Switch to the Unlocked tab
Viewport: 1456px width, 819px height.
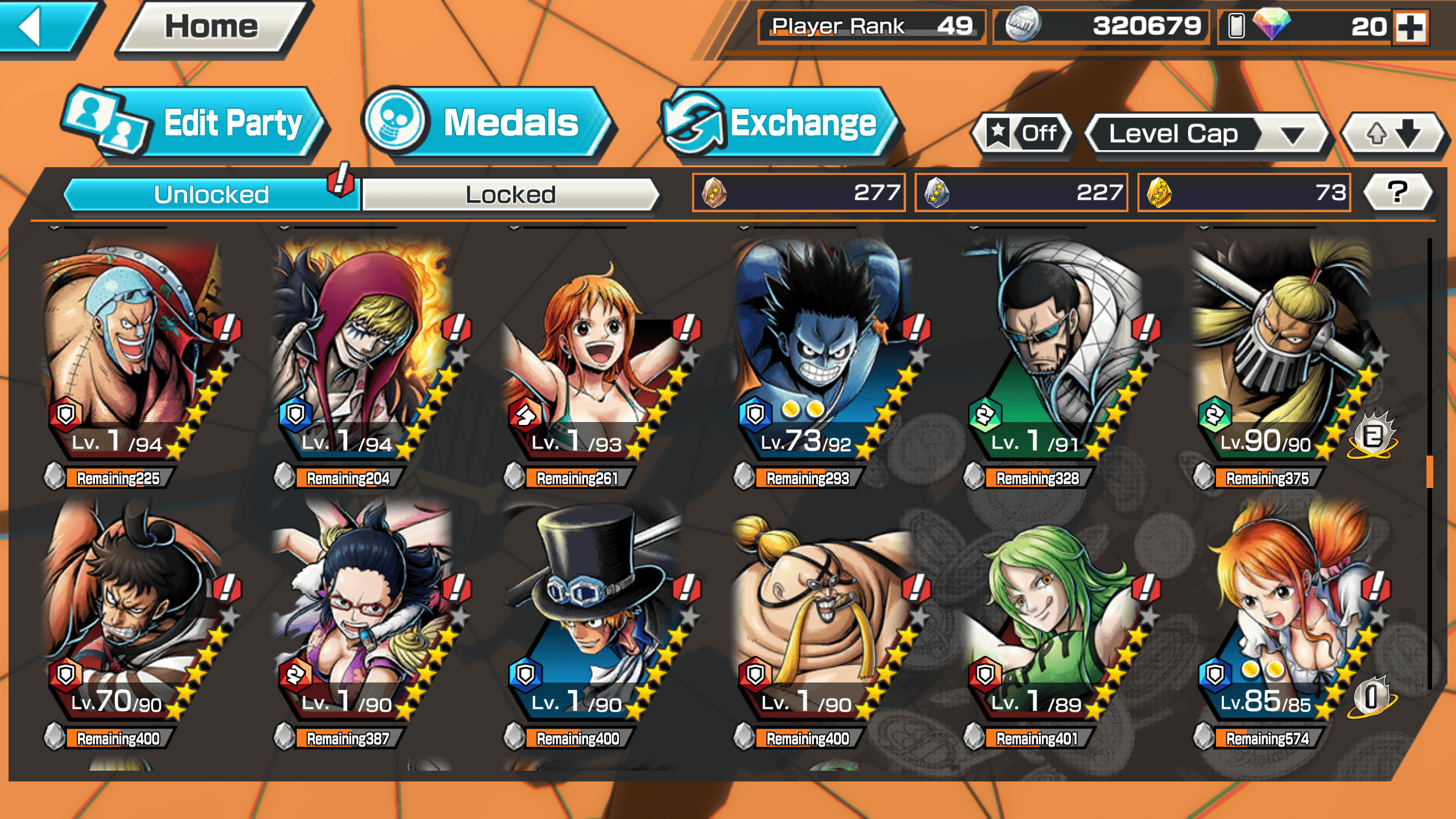tap(210, 195)
